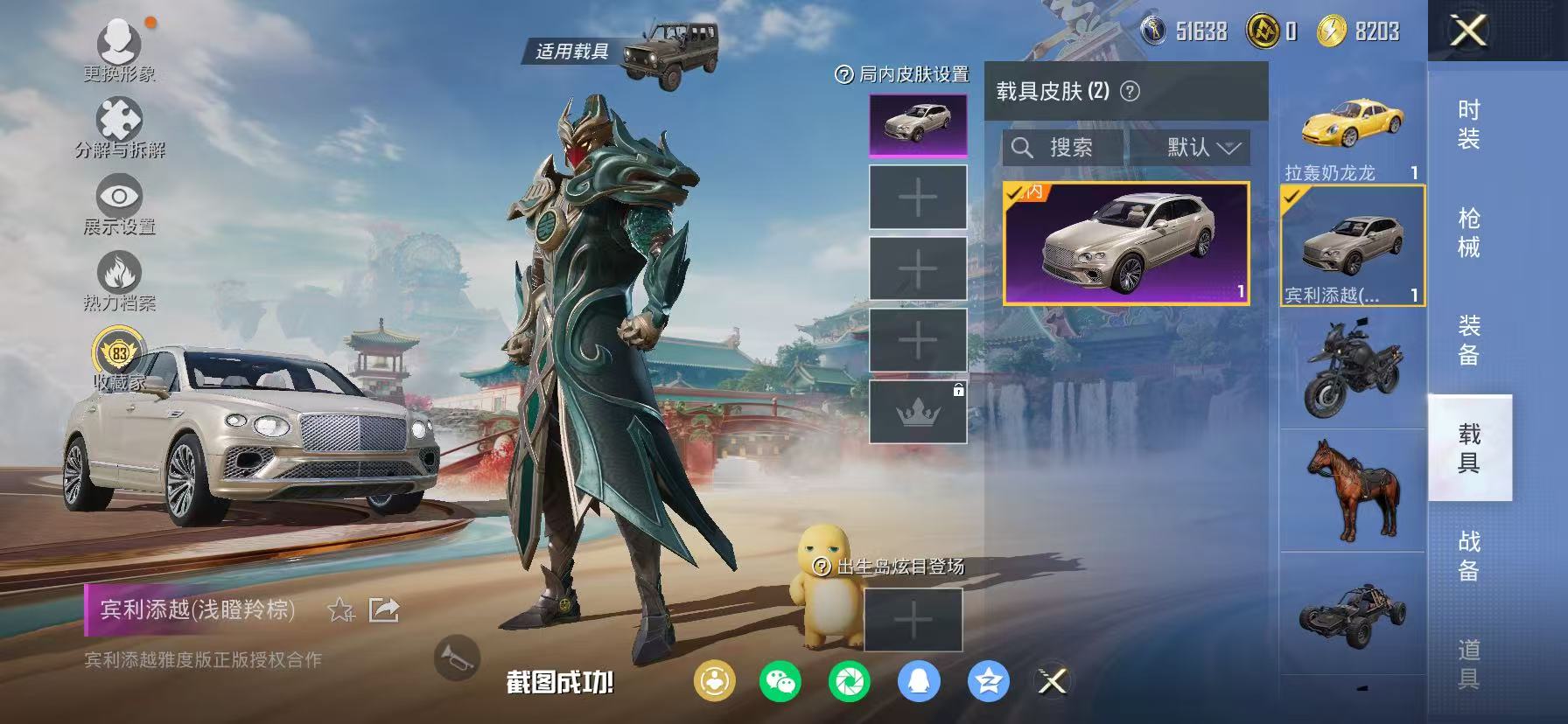Select the motorcycle thumbnail in the right panel
This screenshot has height=724, width=1568.
click(1353, 372)
